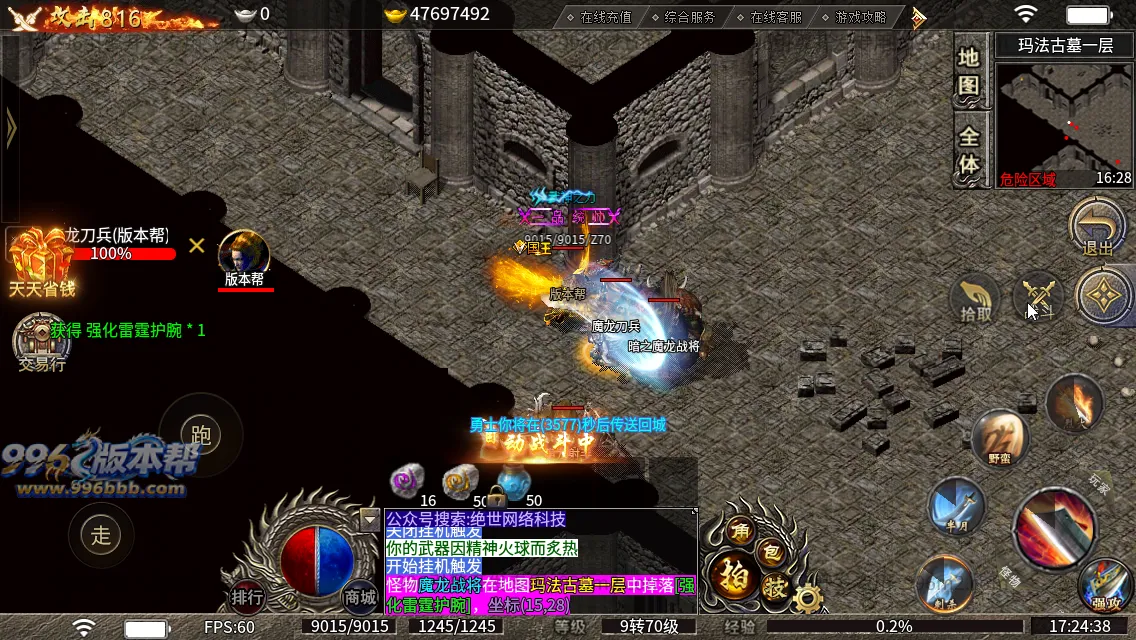Open the 角 character panel button
This screenshot has height=640, width=1136.
pos(740,530)
